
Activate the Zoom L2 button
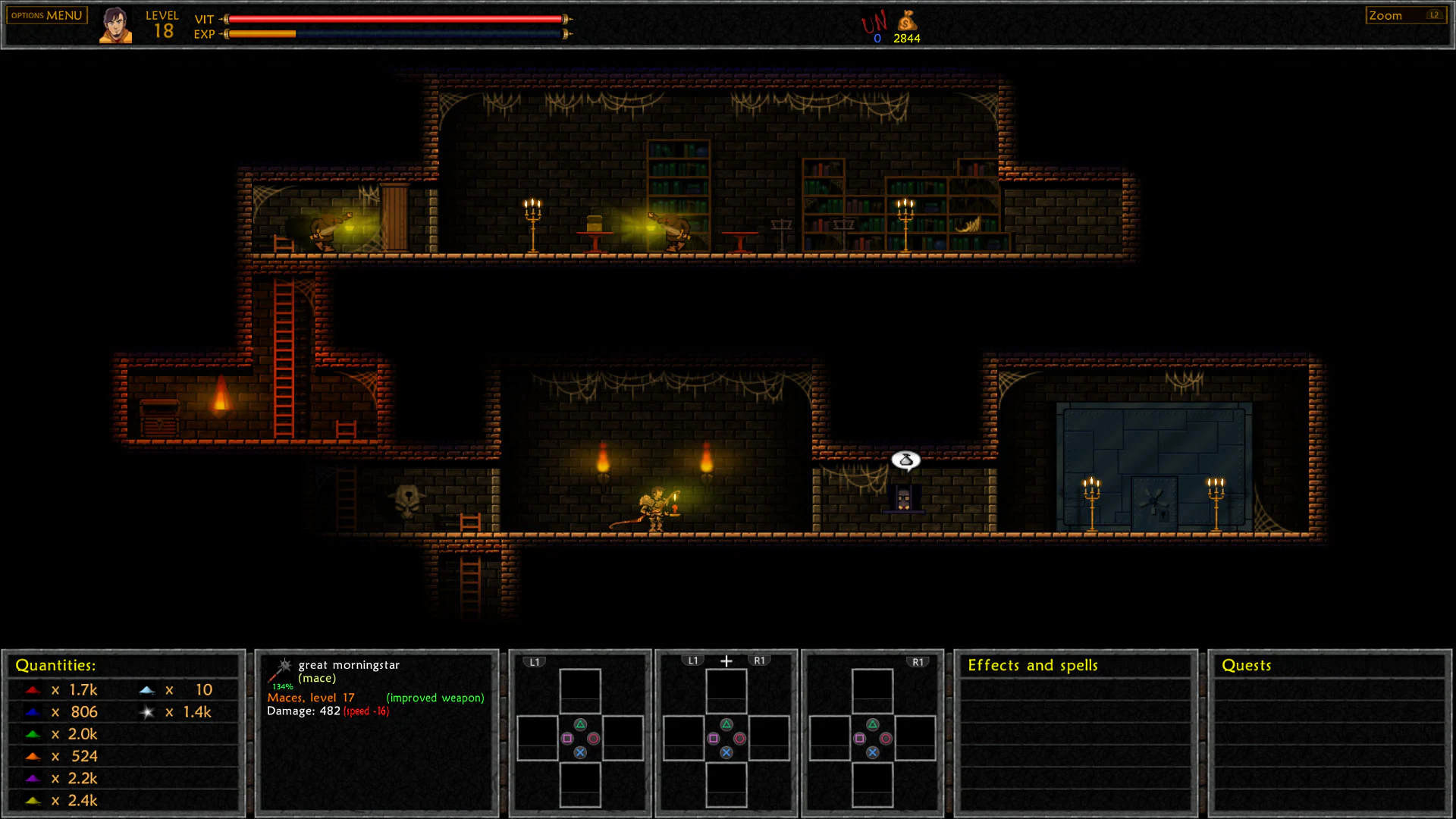(x=1405, y=14)
